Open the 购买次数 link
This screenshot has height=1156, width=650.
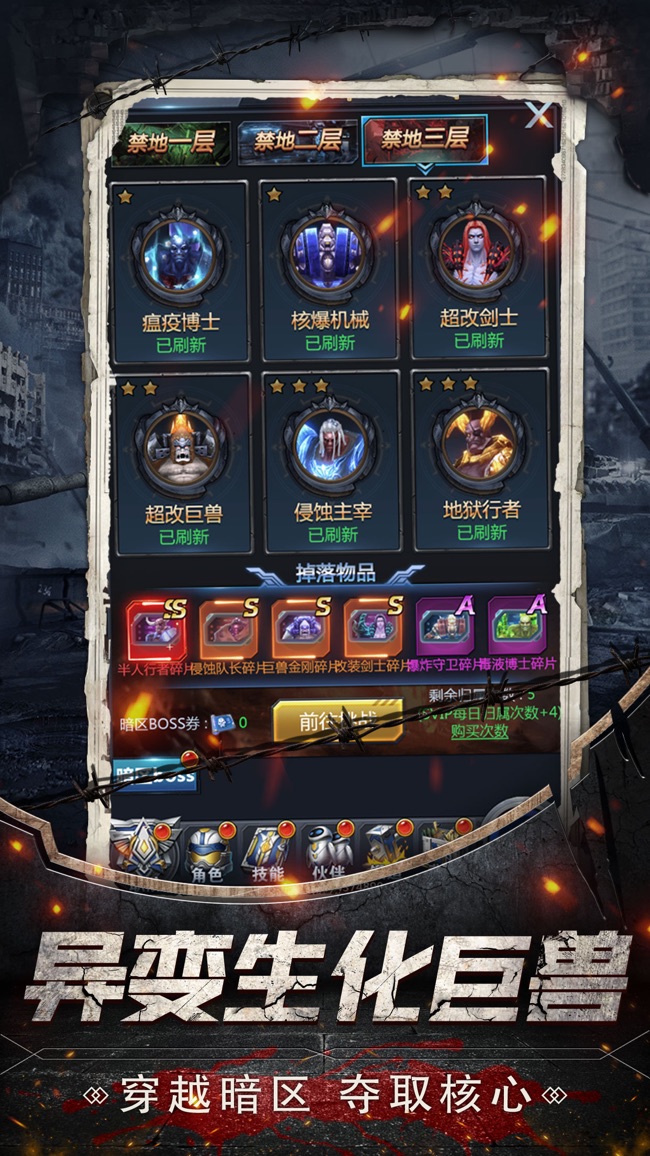click(x=478, y=731)
